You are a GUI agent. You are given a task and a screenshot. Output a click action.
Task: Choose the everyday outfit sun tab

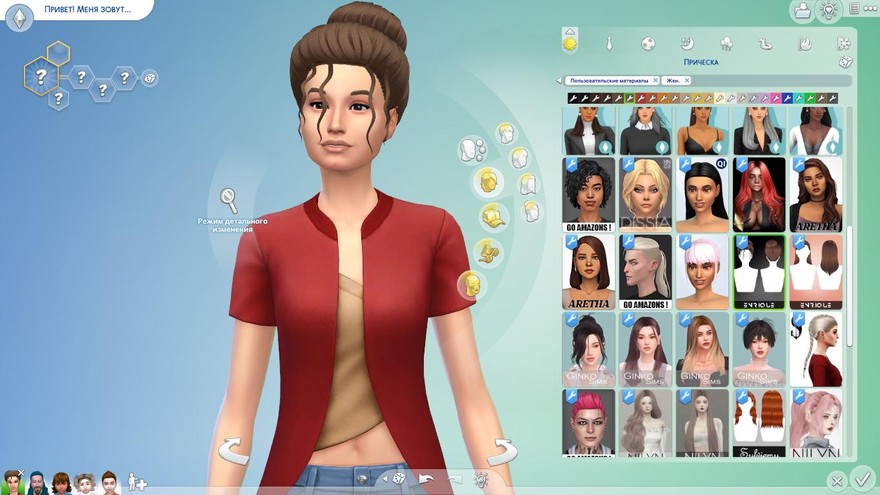[x=570, y=43]
